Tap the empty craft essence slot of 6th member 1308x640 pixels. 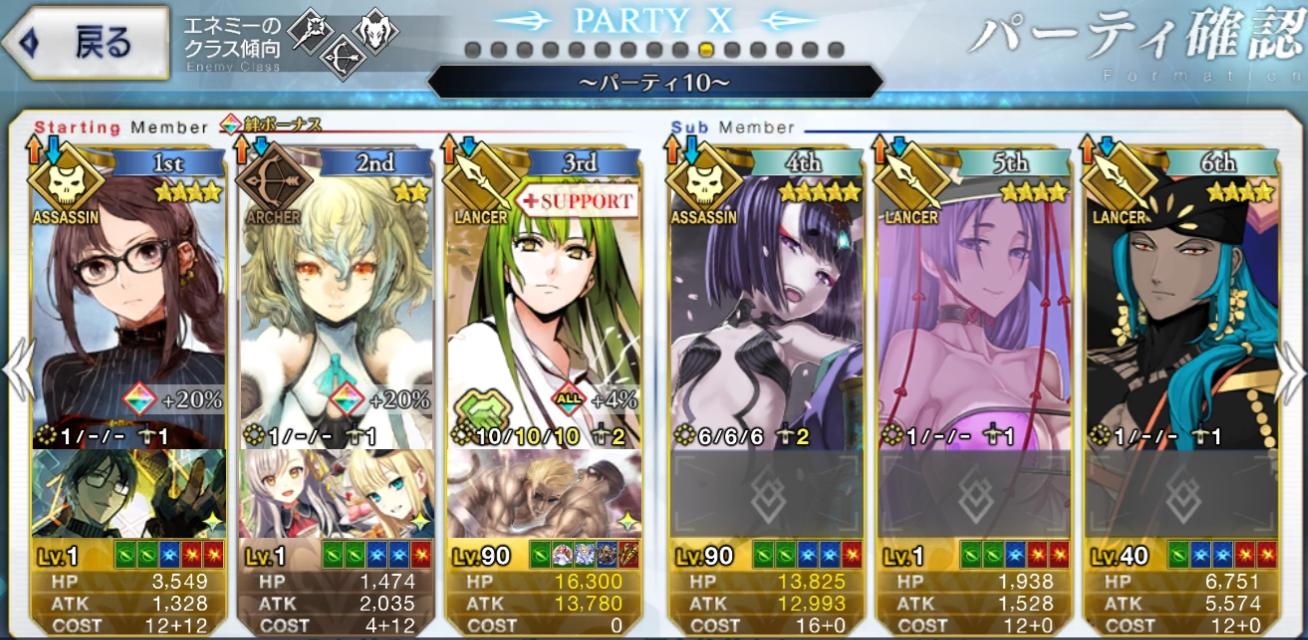point(1182,494)
